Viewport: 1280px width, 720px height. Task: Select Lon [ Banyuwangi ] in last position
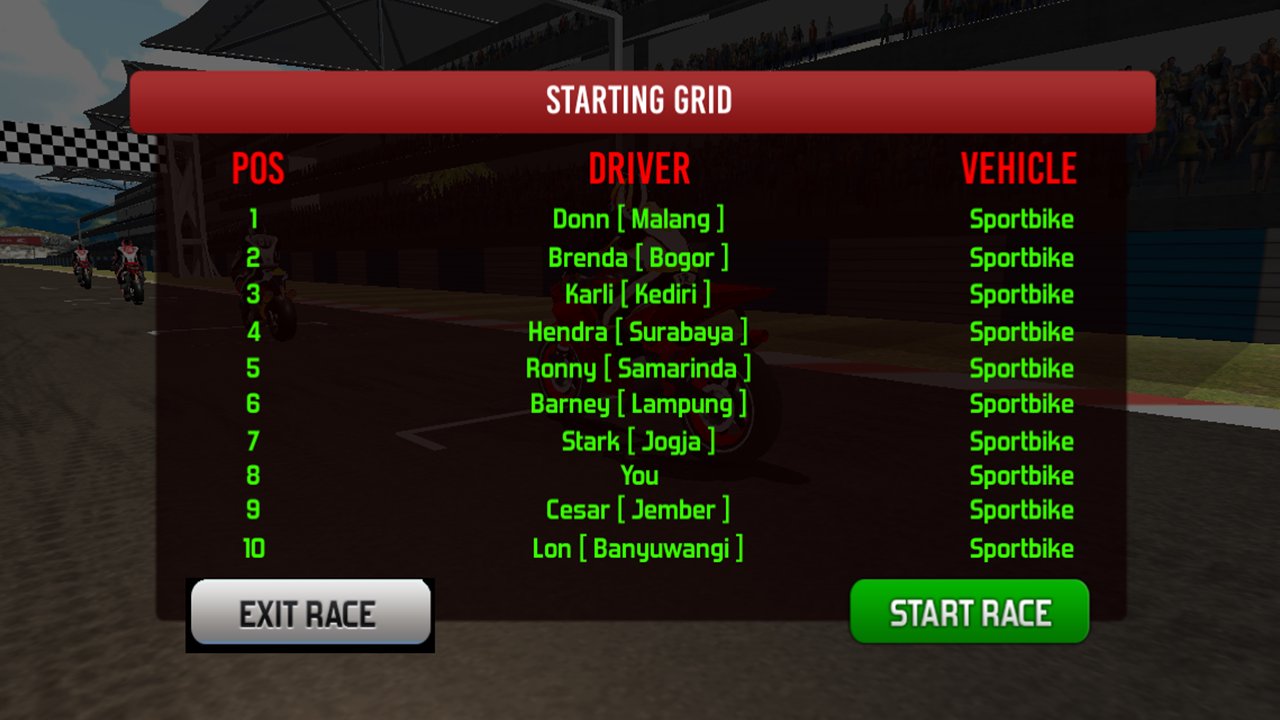pyautogui.click(x=638, y=548)
